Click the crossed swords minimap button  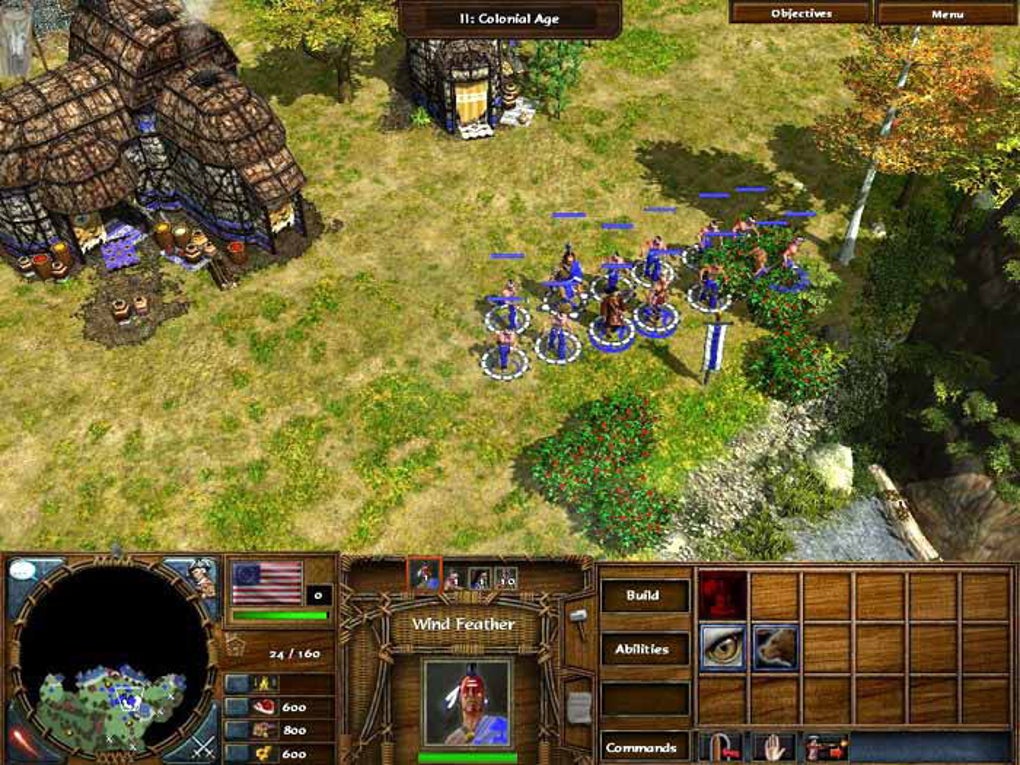[x=202, y=746]
